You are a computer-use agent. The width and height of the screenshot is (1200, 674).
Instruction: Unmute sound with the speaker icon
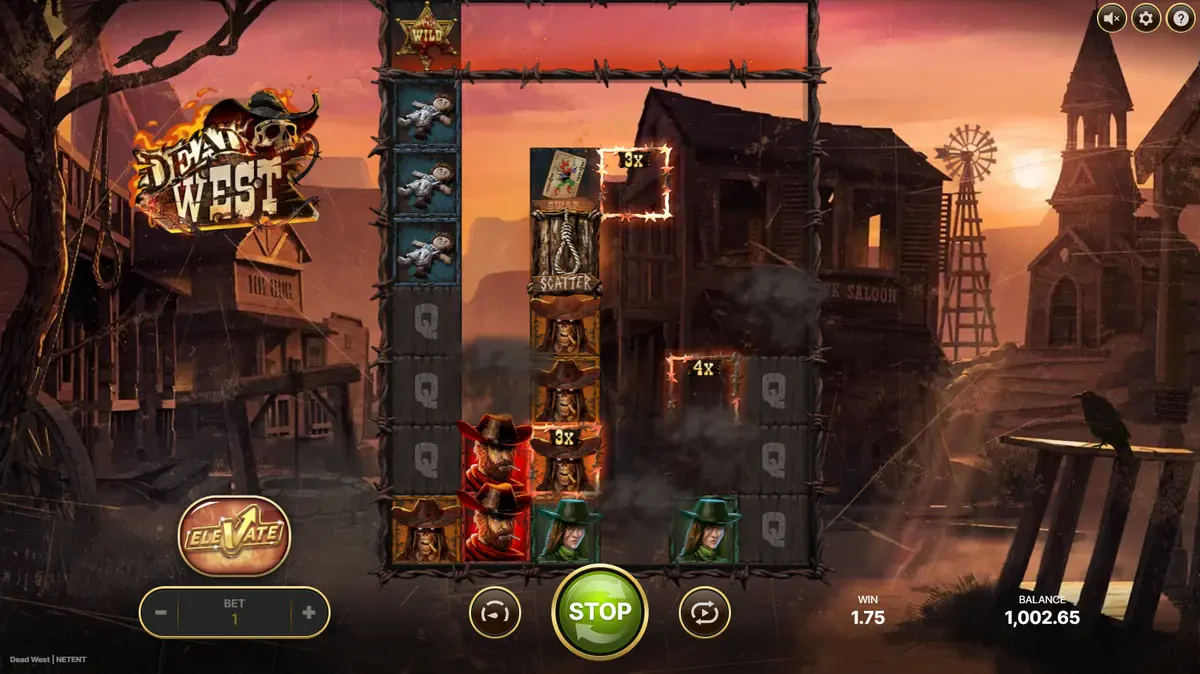pyautogui.click(x=1111, y=18)
